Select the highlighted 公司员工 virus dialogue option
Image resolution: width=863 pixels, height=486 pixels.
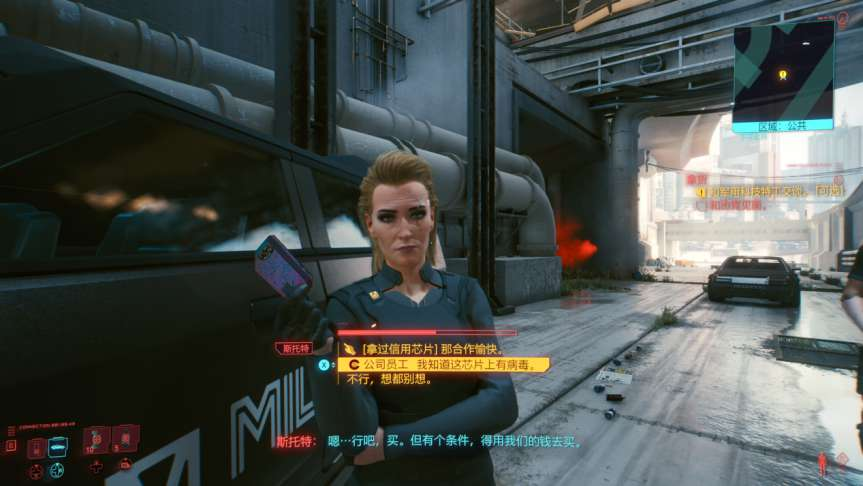point(441,365)
